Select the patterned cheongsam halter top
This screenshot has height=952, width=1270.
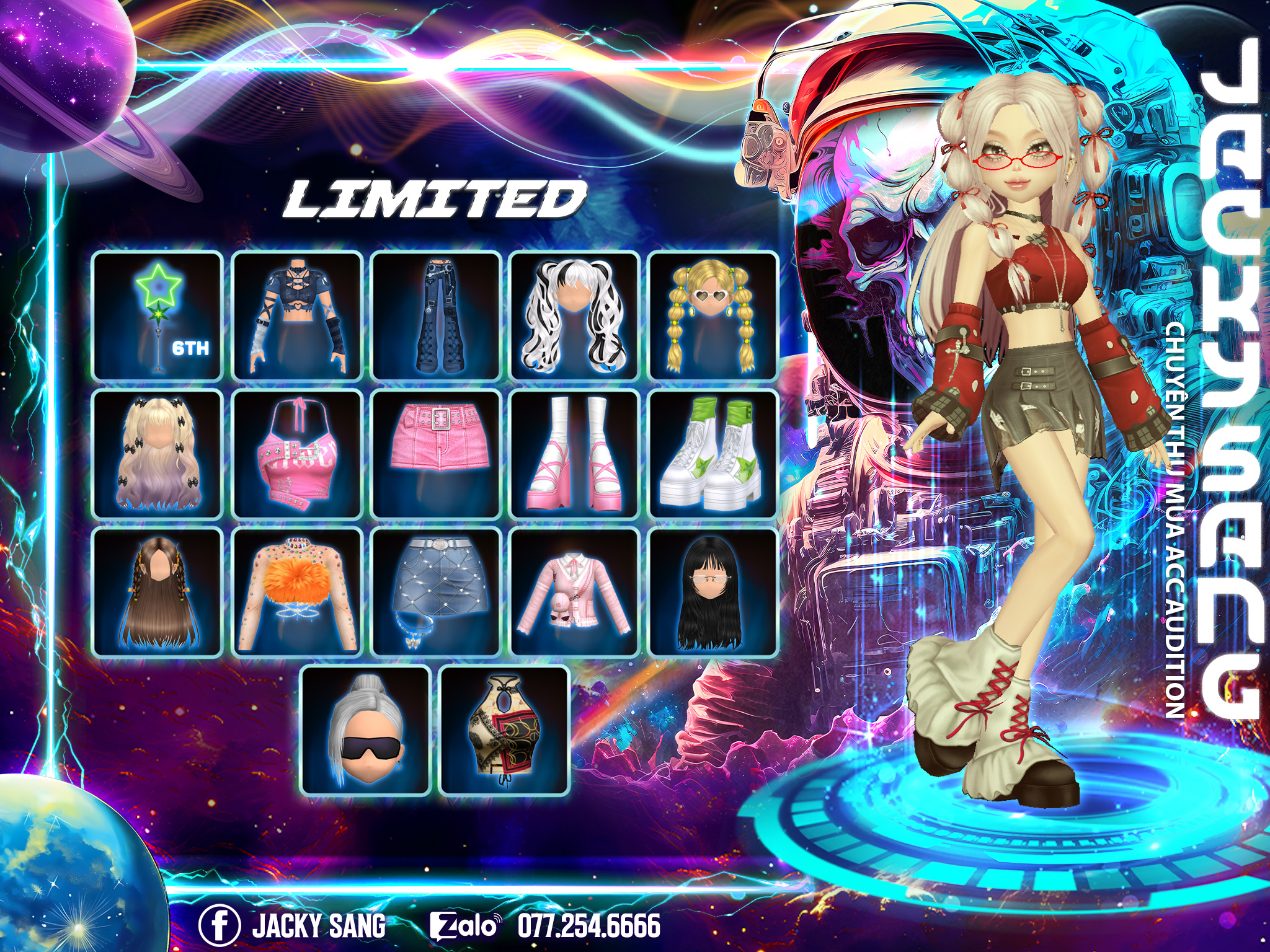click(504, 731)
